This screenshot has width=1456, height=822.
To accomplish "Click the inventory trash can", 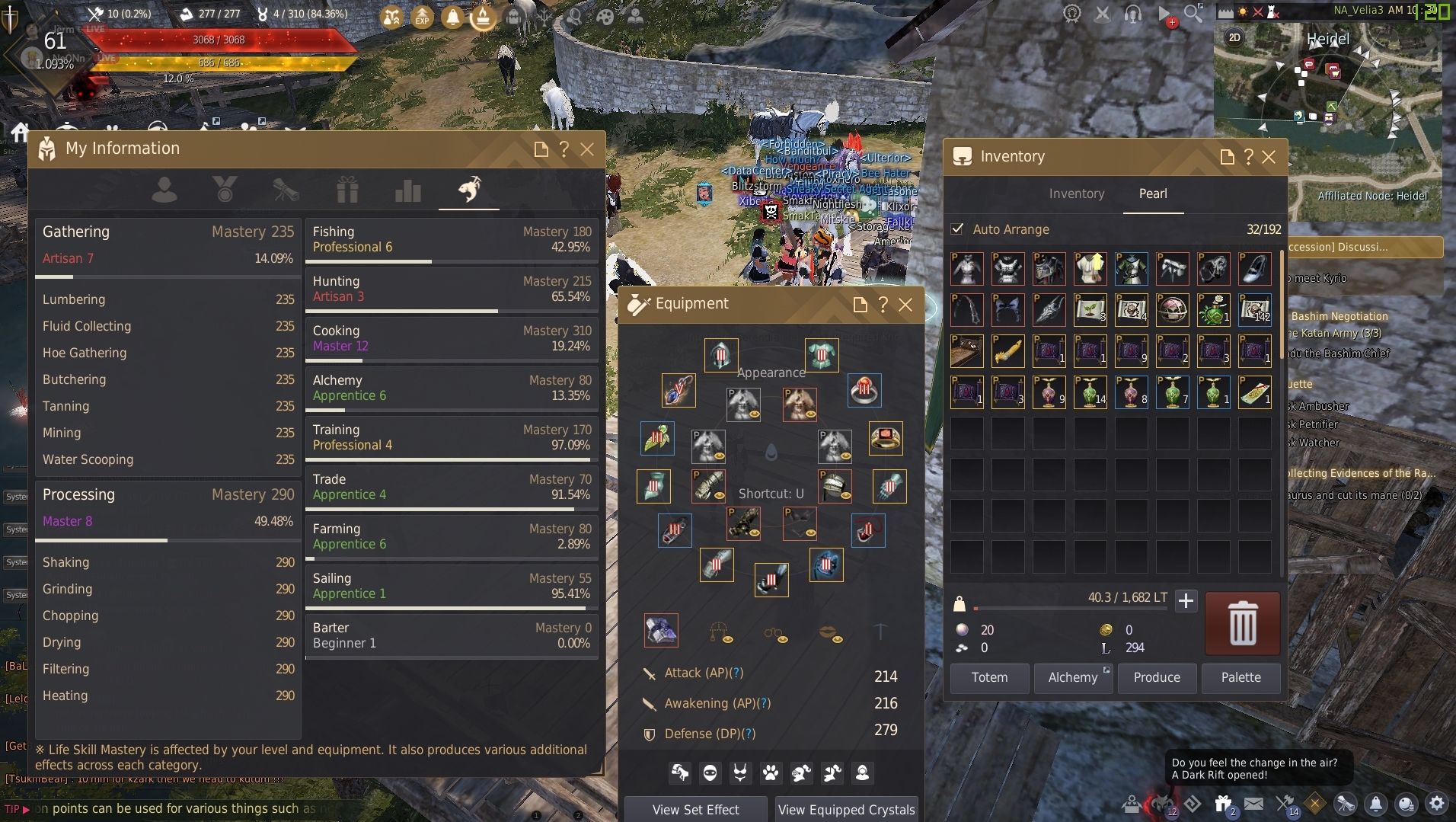I will coord(1242,623).
